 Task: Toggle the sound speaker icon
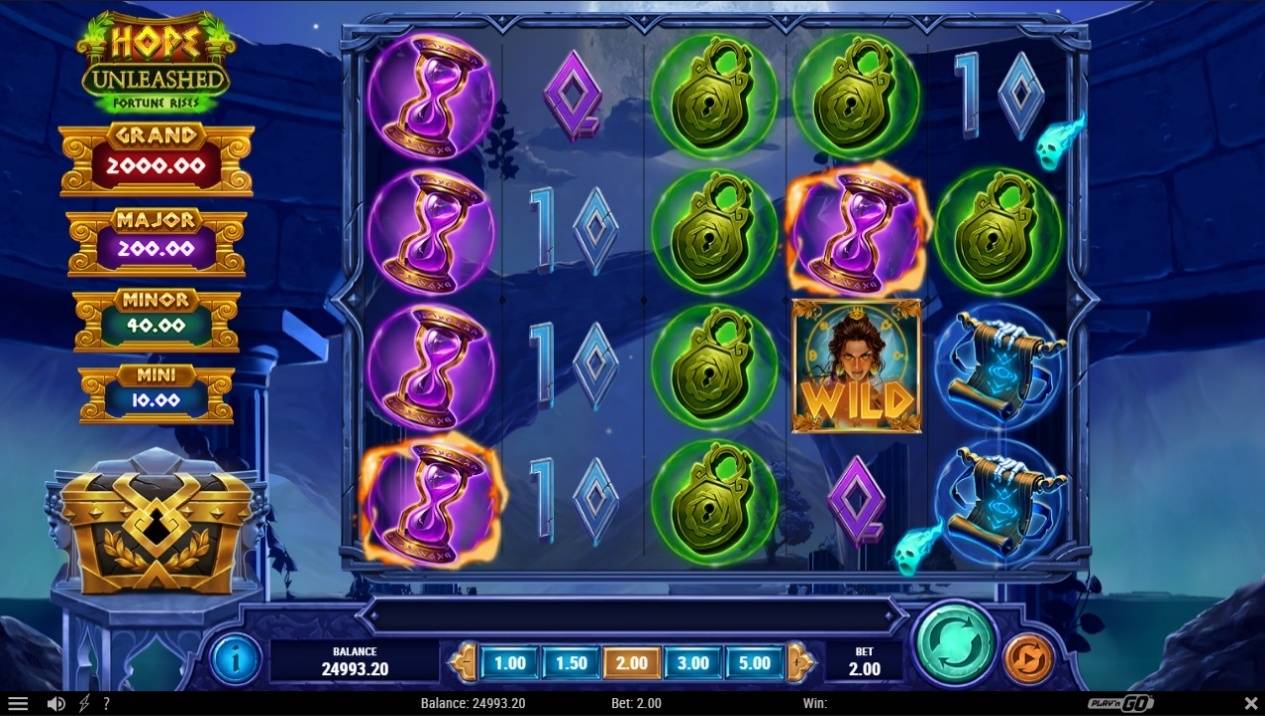57,704
